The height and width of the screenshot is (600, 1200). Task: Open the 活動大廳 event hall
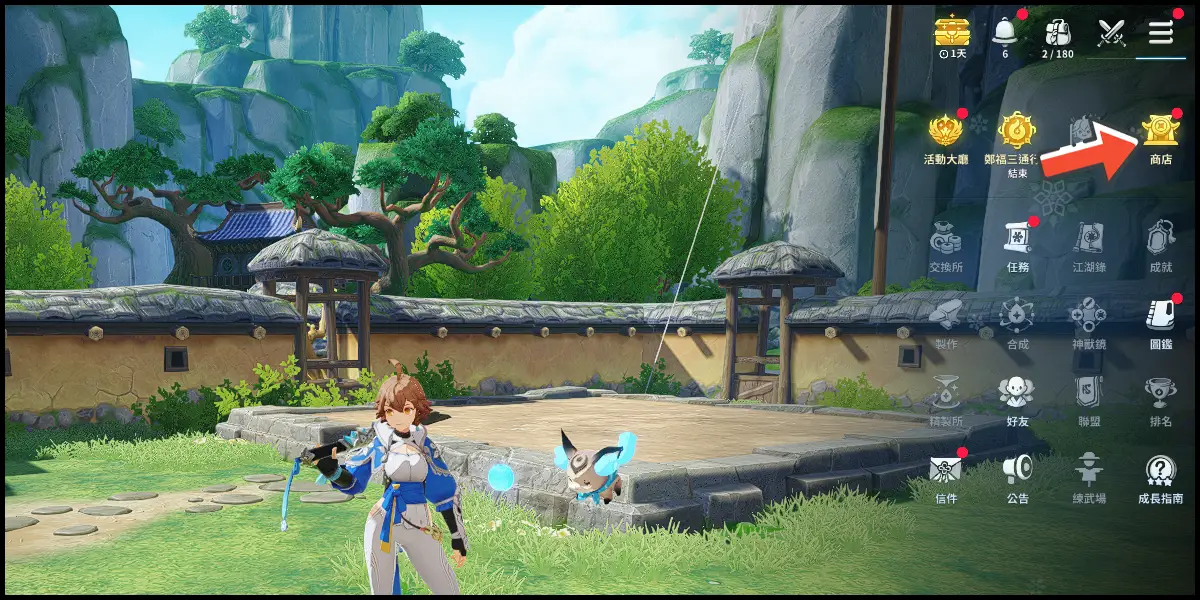click(945, 133)
